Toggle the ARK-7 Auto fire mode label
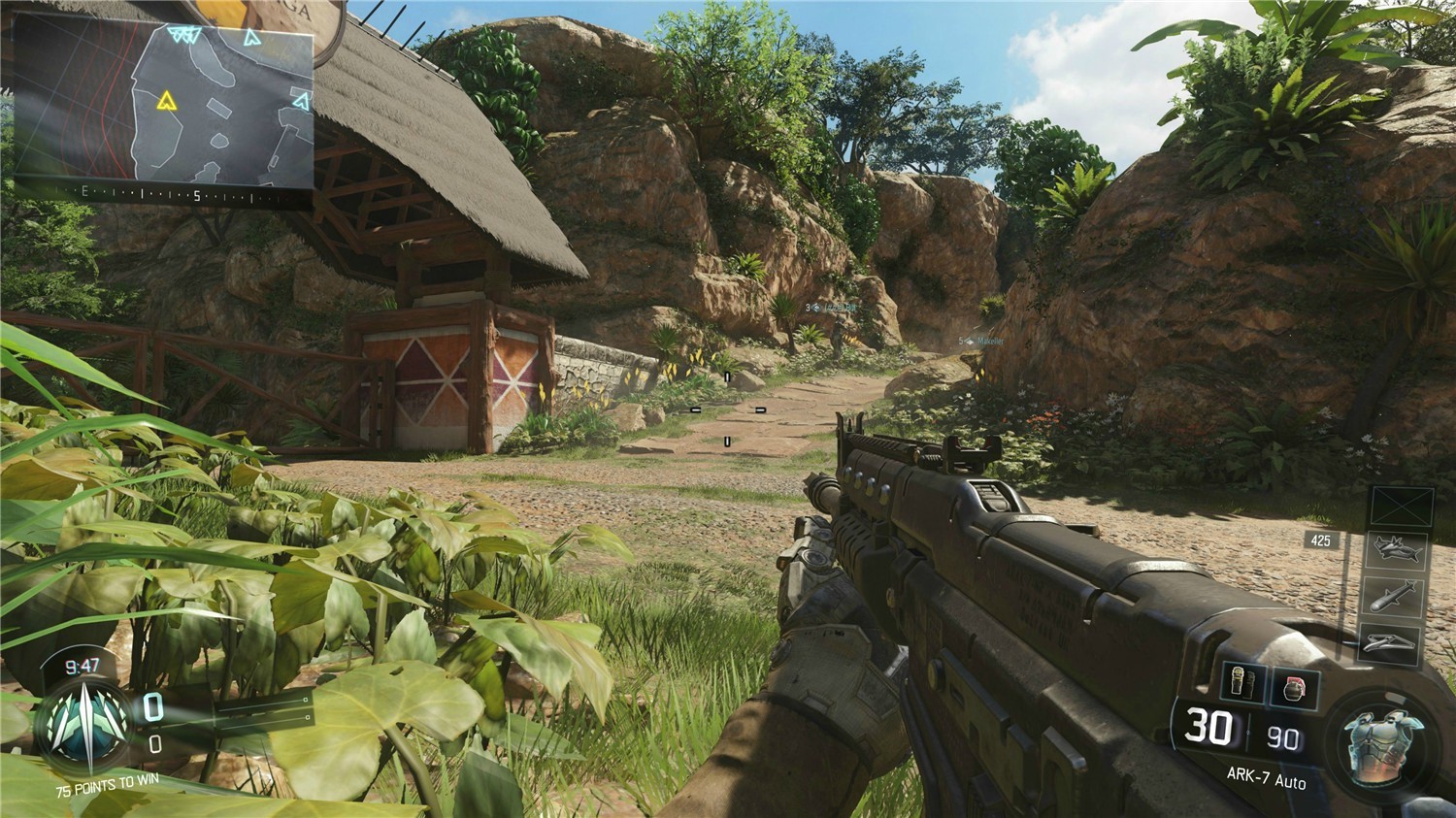Viewport: 1456px width, 818px height. point(1267,776)
